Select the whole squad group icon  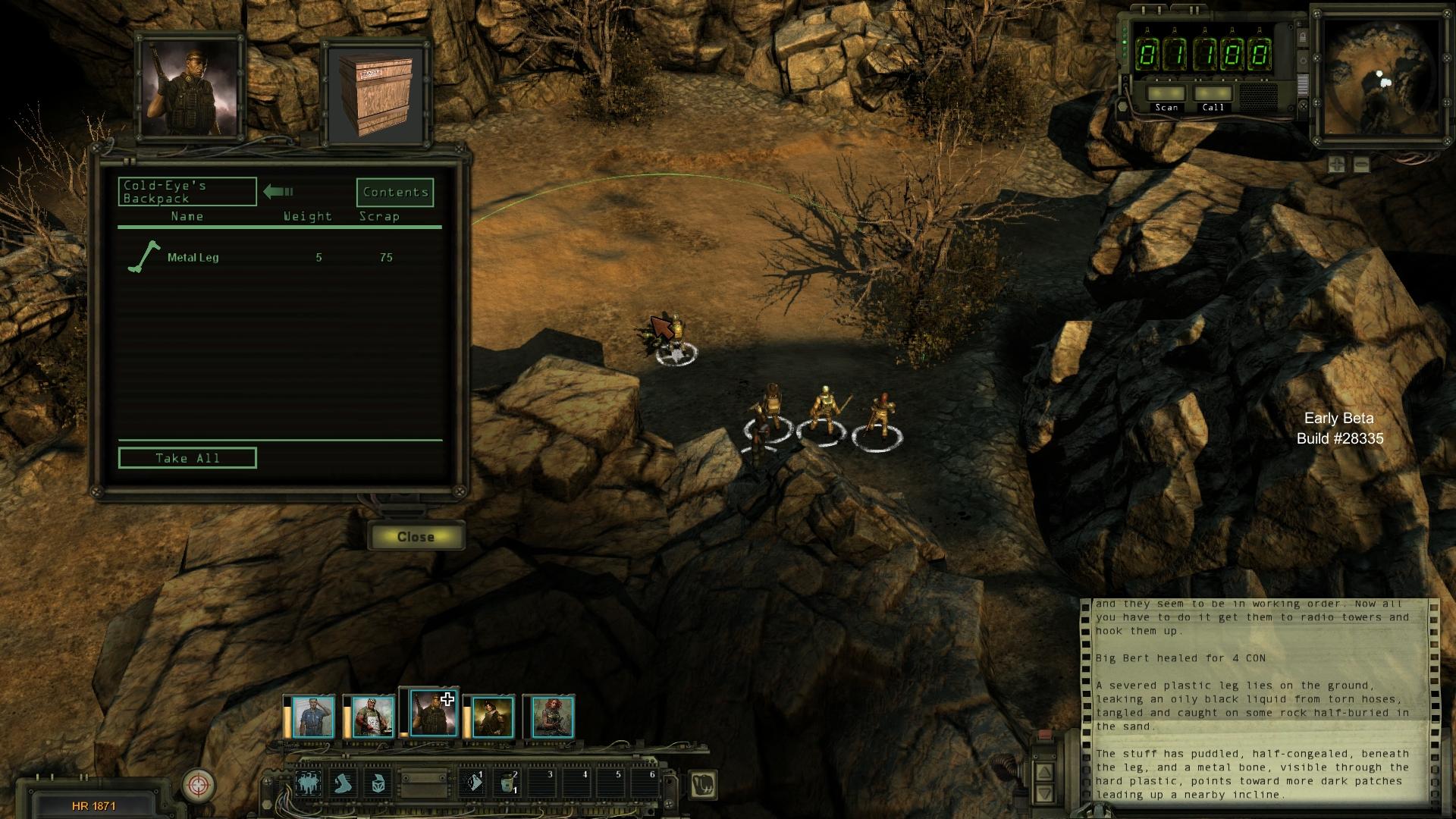click(x=308, y=783)
